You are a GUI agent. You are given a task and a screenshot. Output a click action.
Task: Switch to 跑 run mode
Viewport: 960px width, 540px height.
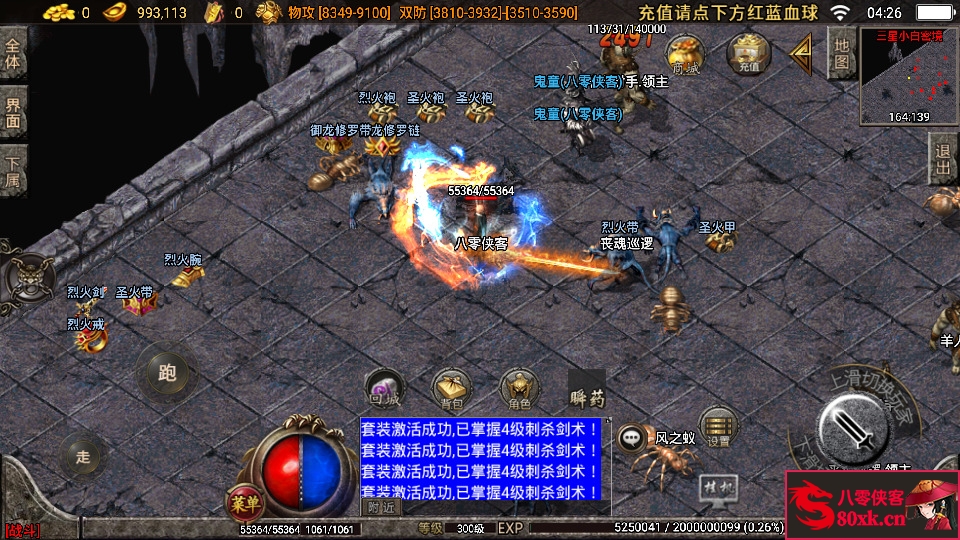[x=166, y=373]
